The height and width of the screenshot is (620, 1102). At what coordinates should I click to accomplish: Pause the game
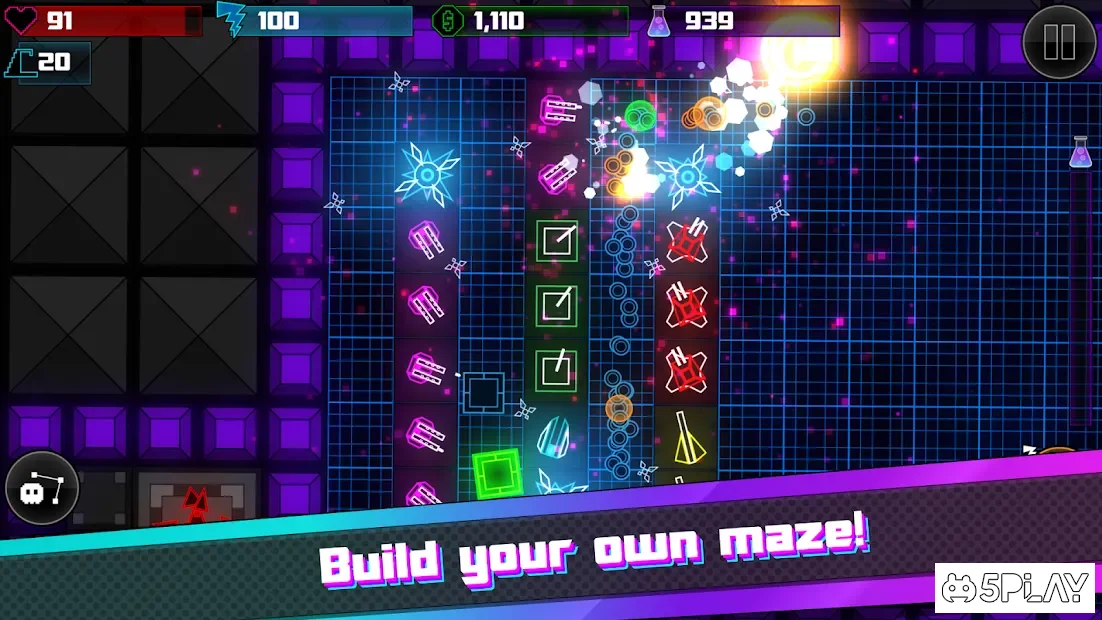point(1059,42)
